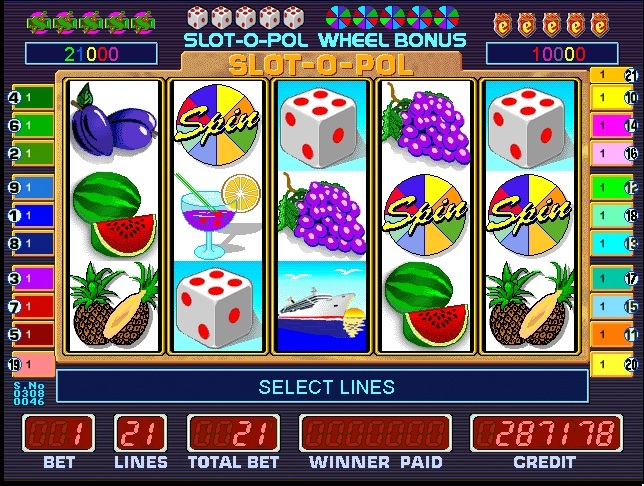Screen dimensions: 644x486
Task: Click the payline 2 indicator
Action: click(x=30, y=154)
